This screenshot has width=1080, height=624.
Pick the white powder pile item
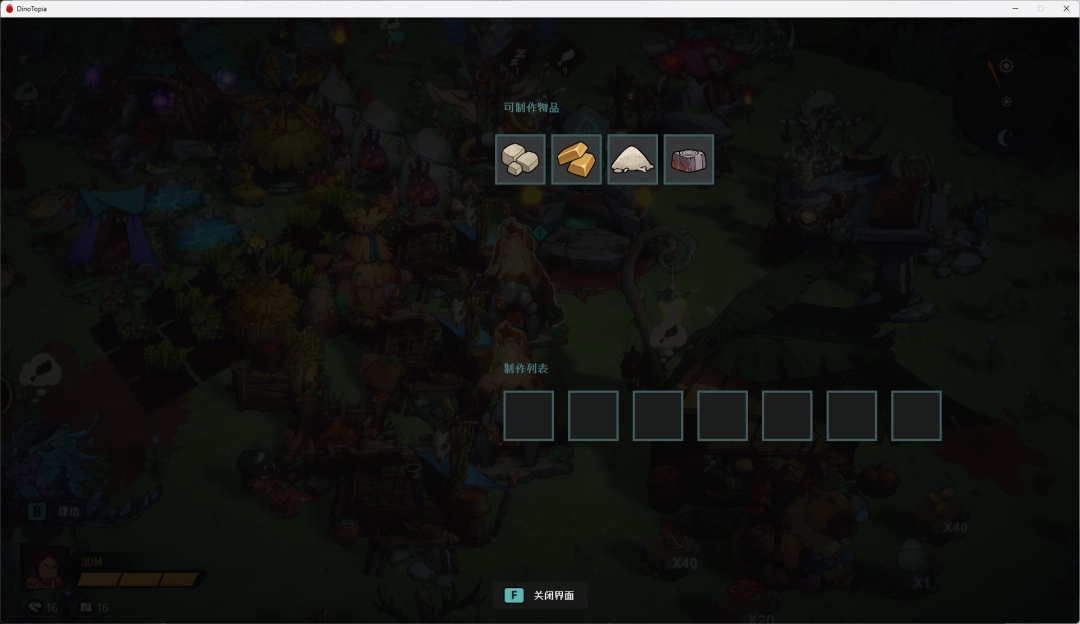point(632,159)
